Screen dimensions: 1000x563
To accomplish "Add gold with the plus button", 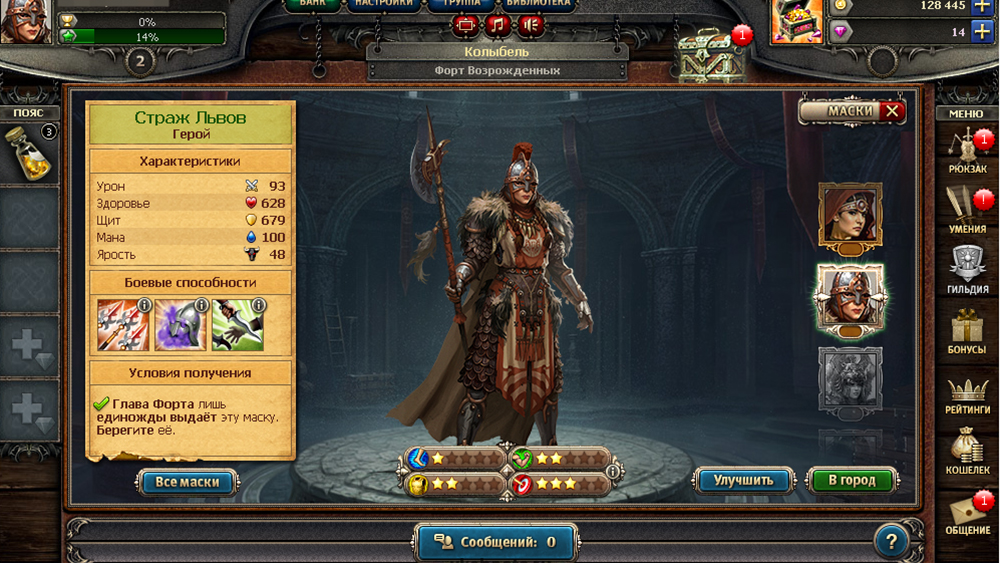I will coord(982,5).
